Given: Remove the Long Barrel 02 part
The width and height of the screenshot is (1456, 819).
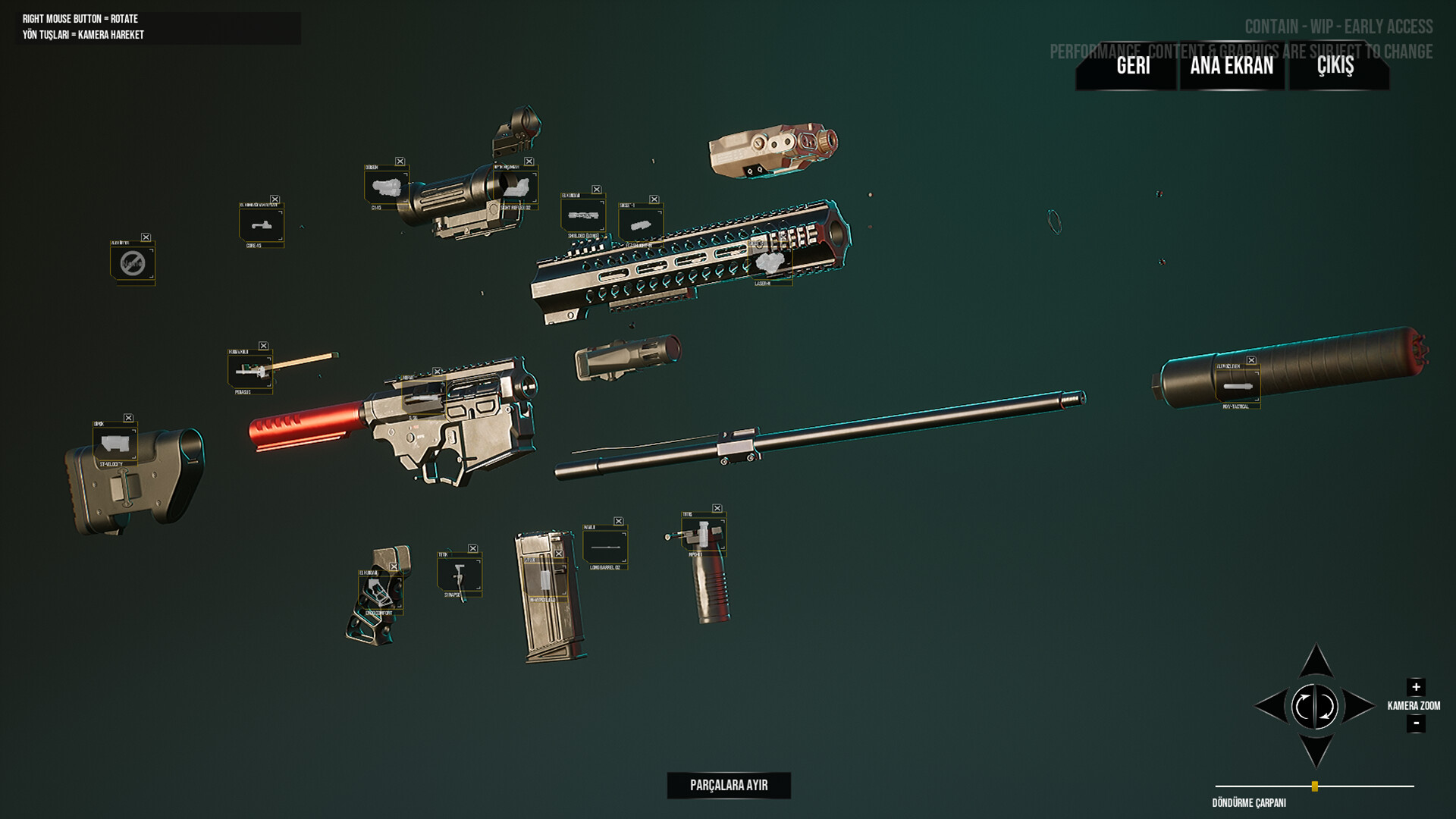Looking at the screenshot, I should coord(619,522).
